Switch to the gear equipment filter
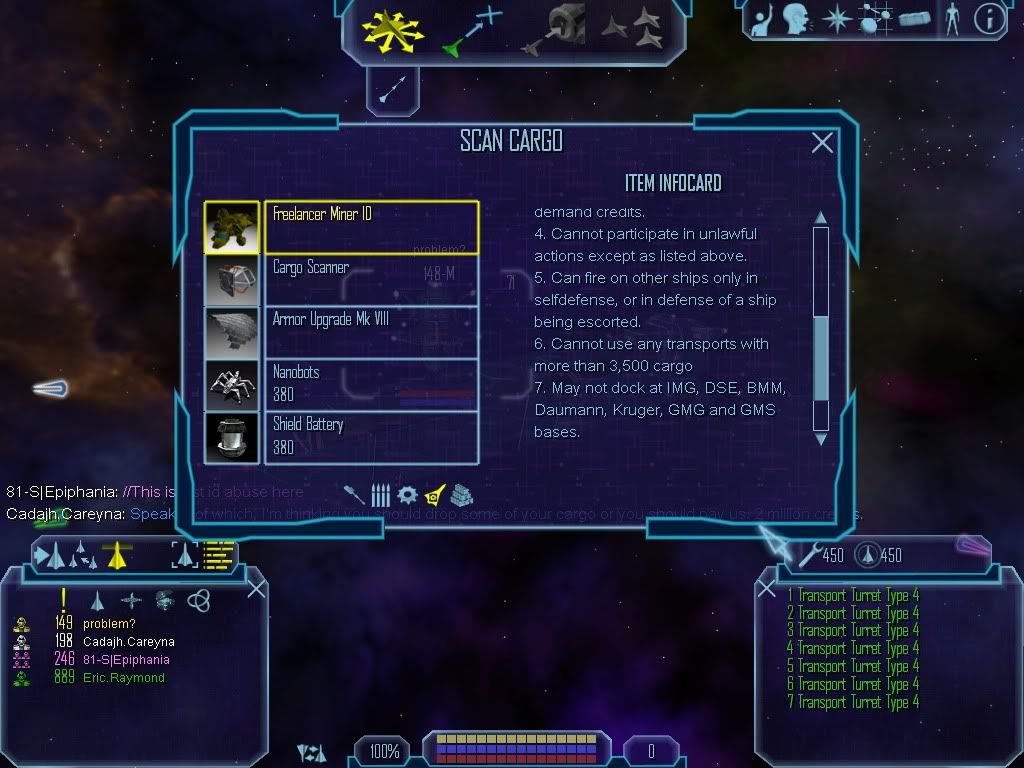Viewport: 1024px width, 768px height. tap(407, 495)
